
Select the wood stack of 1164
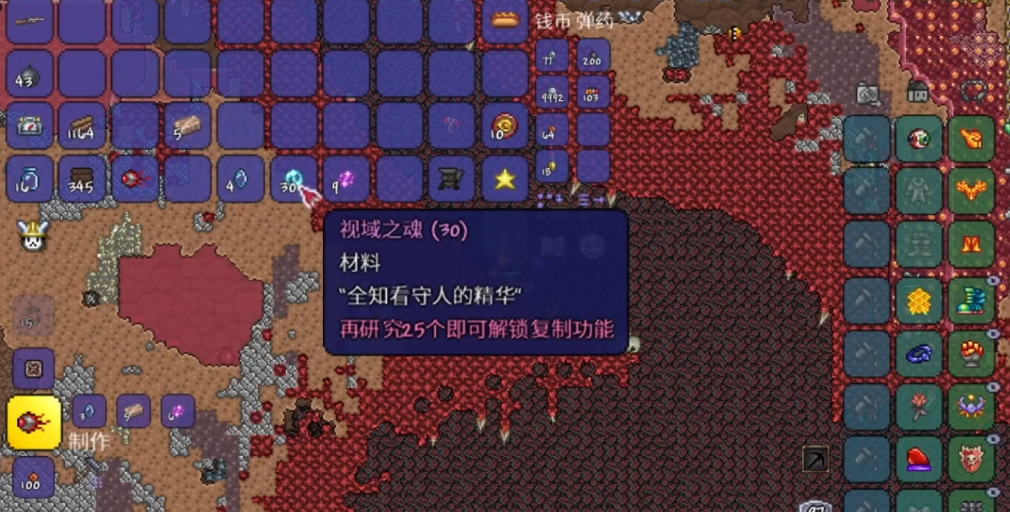82,127
